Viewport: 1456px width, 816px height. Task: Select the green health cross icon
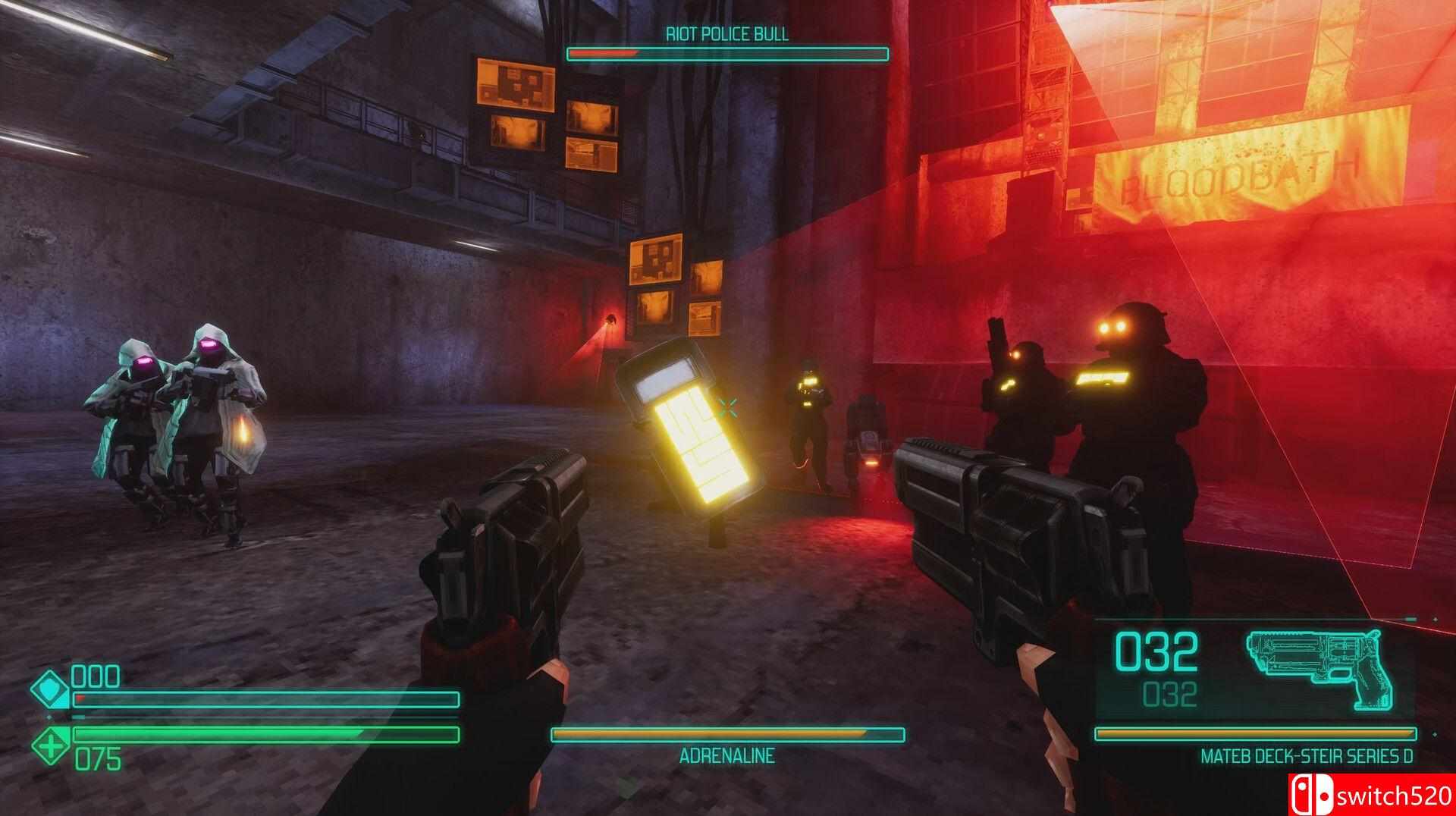click(x=52, y=746)
